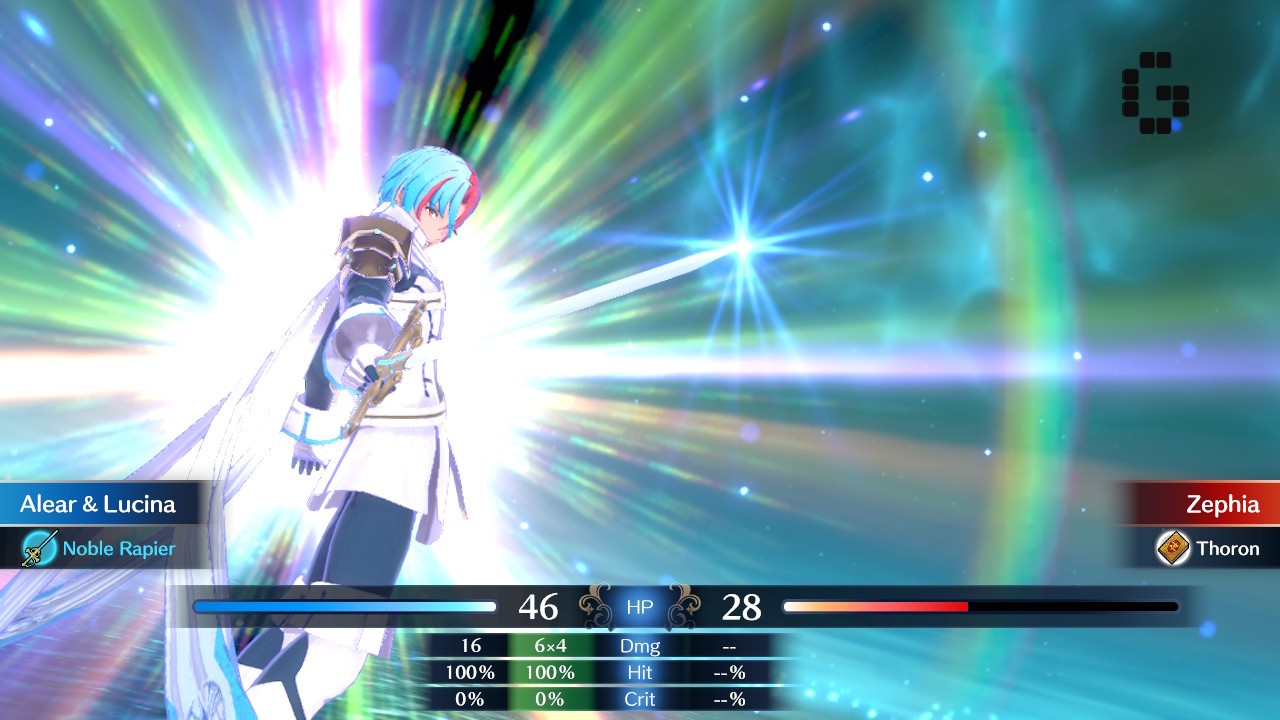This screenshot has height=720, width=1280.
Task: Click the right wing ornament beside HP label
Action: click(x=686, y=605)
